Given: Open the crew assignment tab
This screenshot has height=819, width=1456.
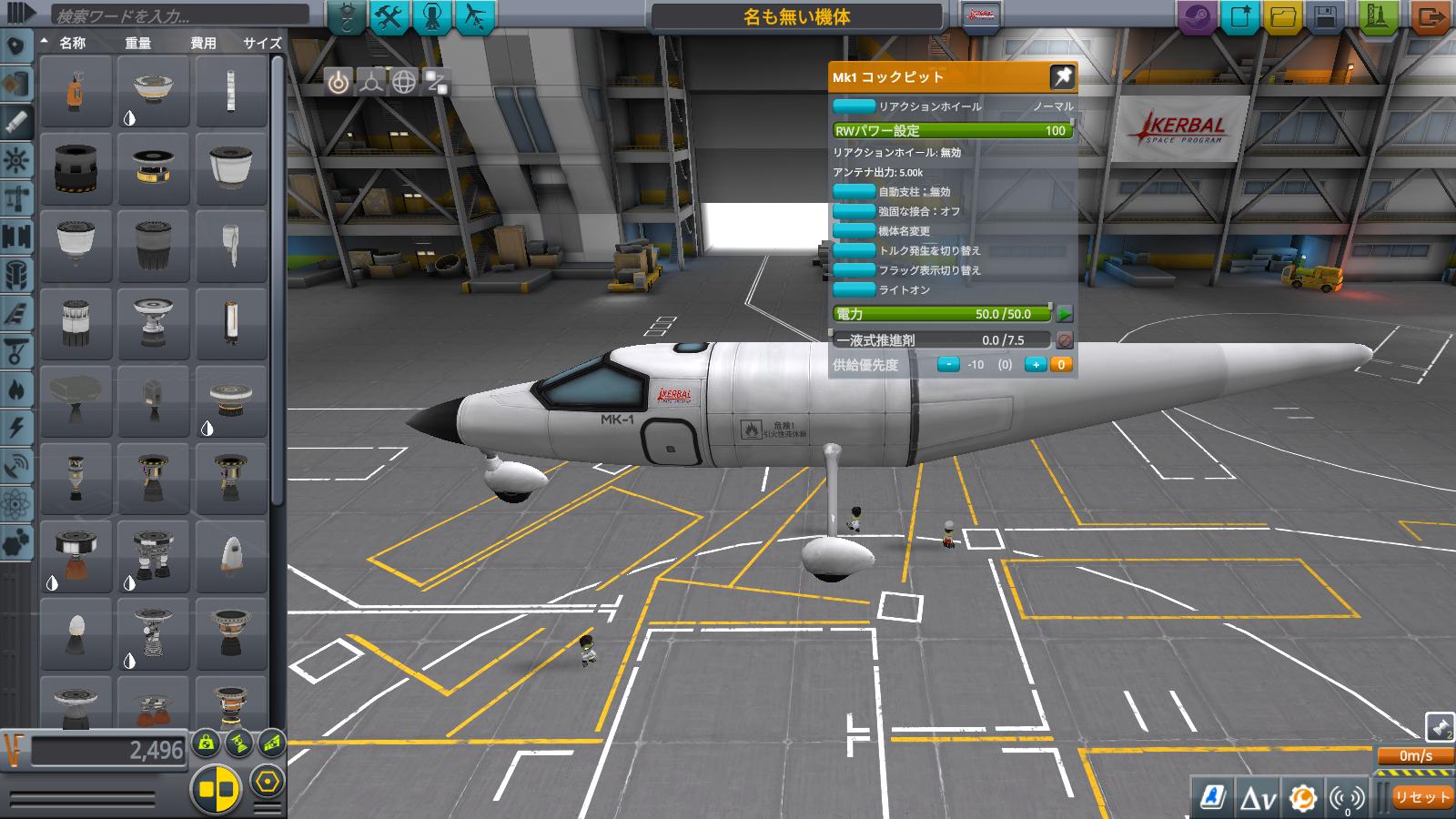Looking at the screenshot, I should pos(429,14).
